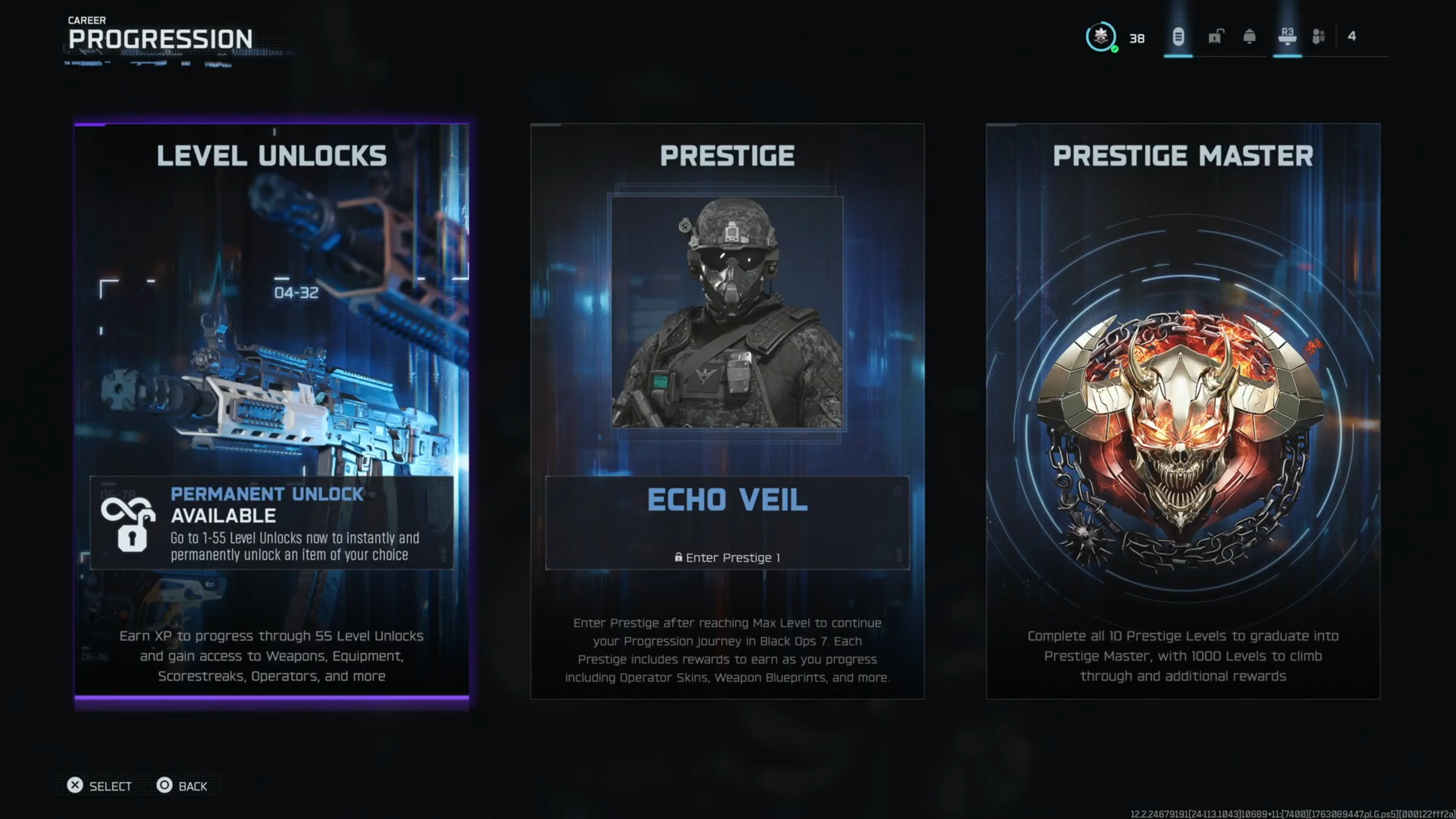Click the O Back button glyph

click(x=166, y=785)
